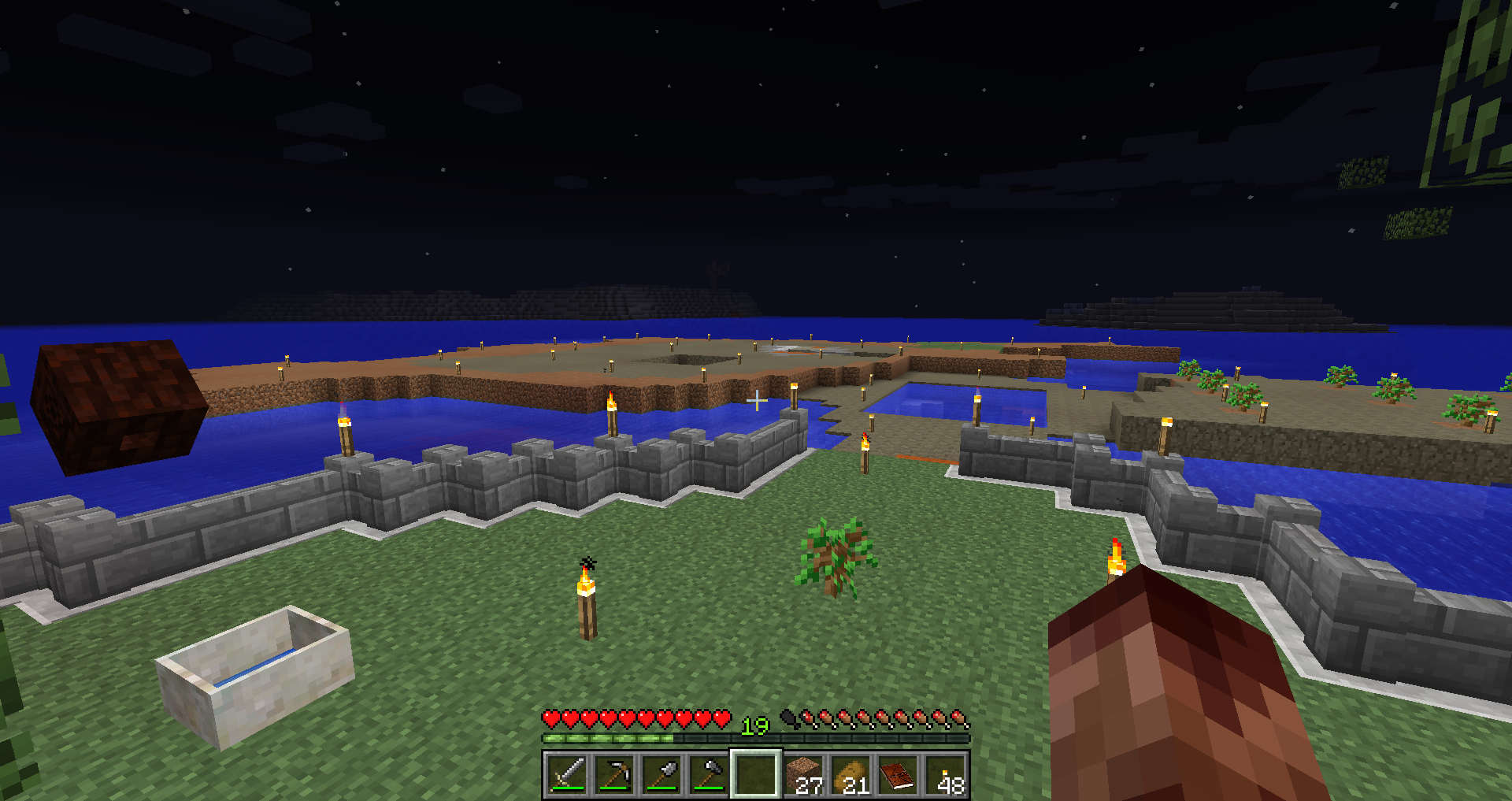Select the iron sword hotbar slot
The height and width of the screenshot is (801, 1512).
(x=567, y=774)
